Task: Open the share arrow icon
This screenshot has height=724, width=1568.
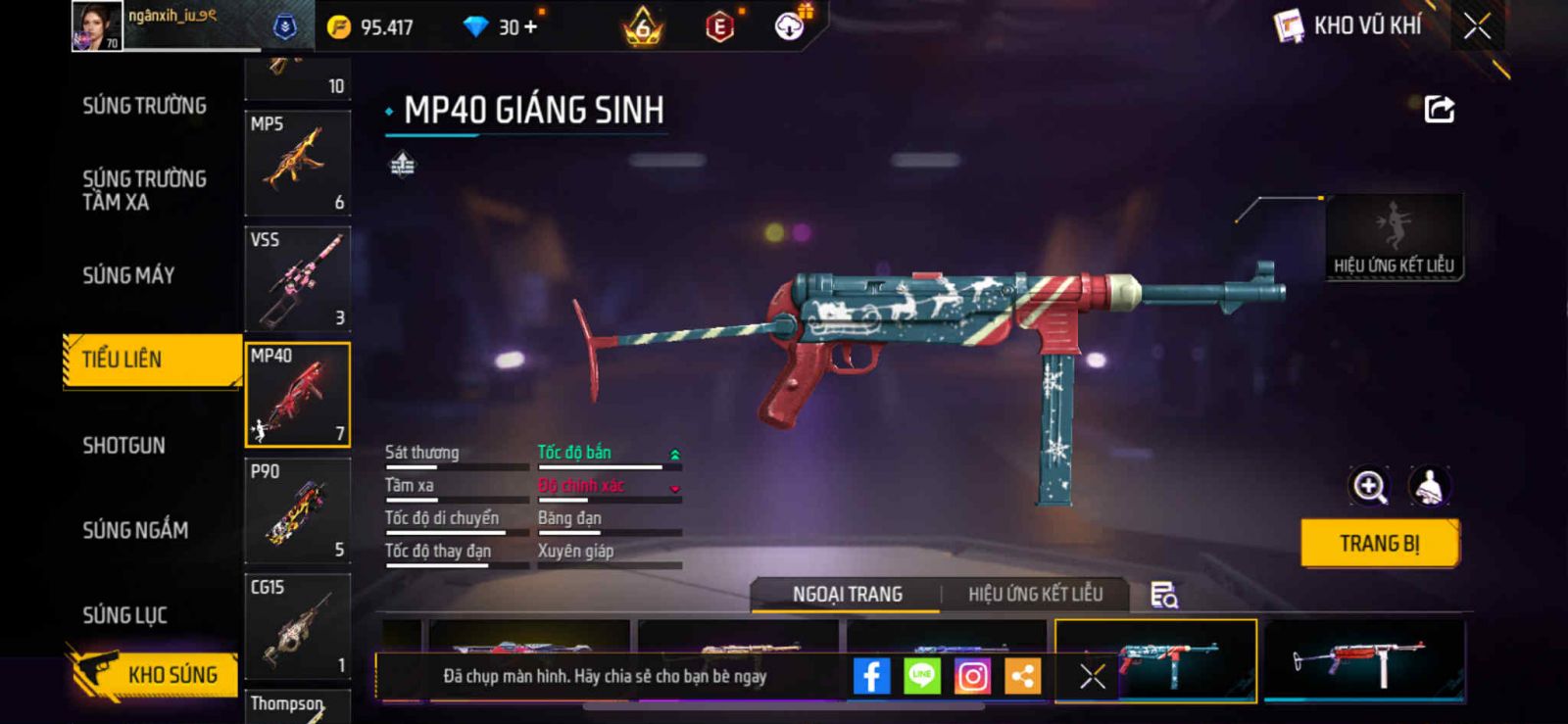Action: point(1439,109)
